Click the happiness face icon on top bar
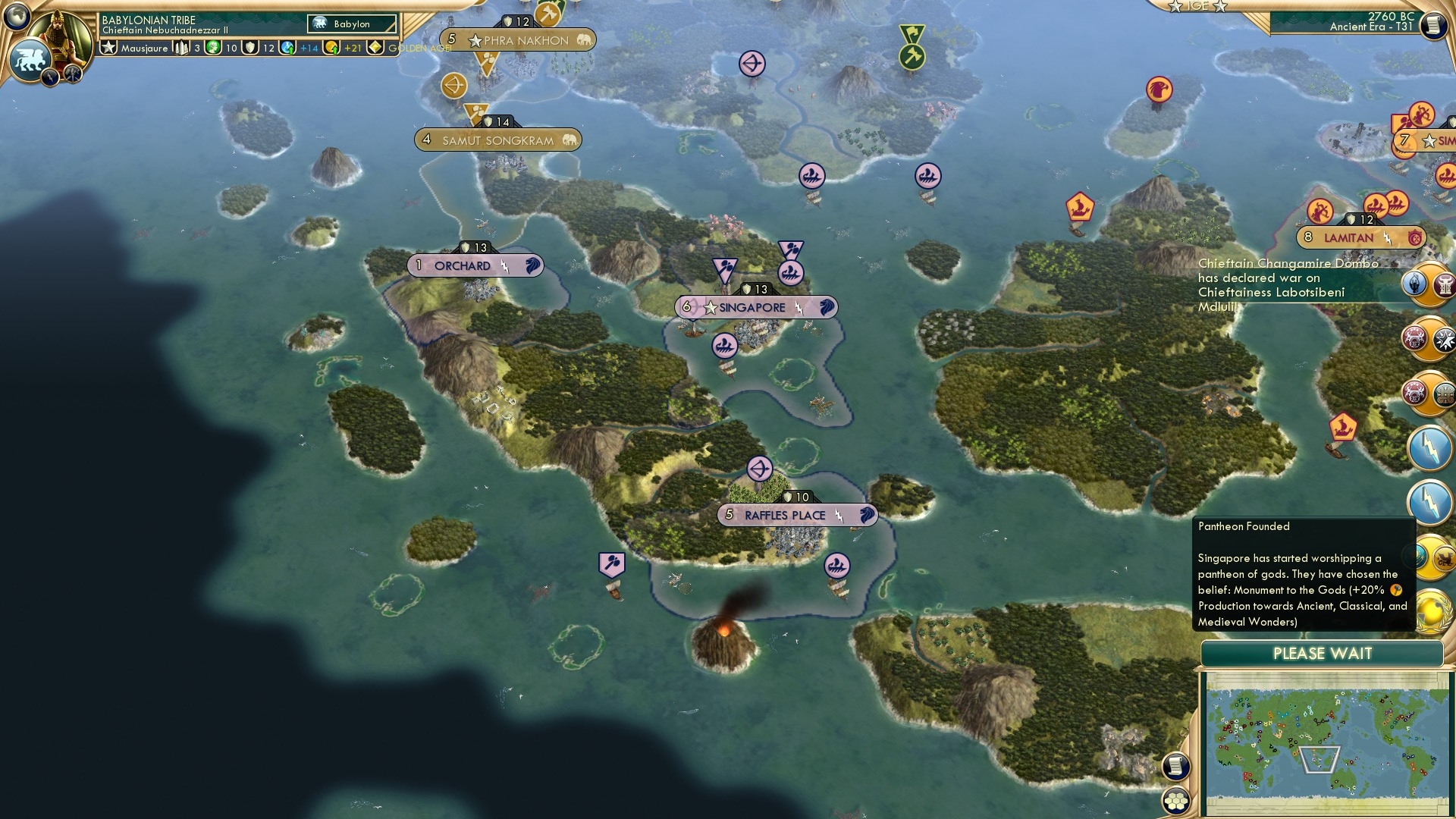The width and height of the screenshot is (1456, 819). point(212,49)
